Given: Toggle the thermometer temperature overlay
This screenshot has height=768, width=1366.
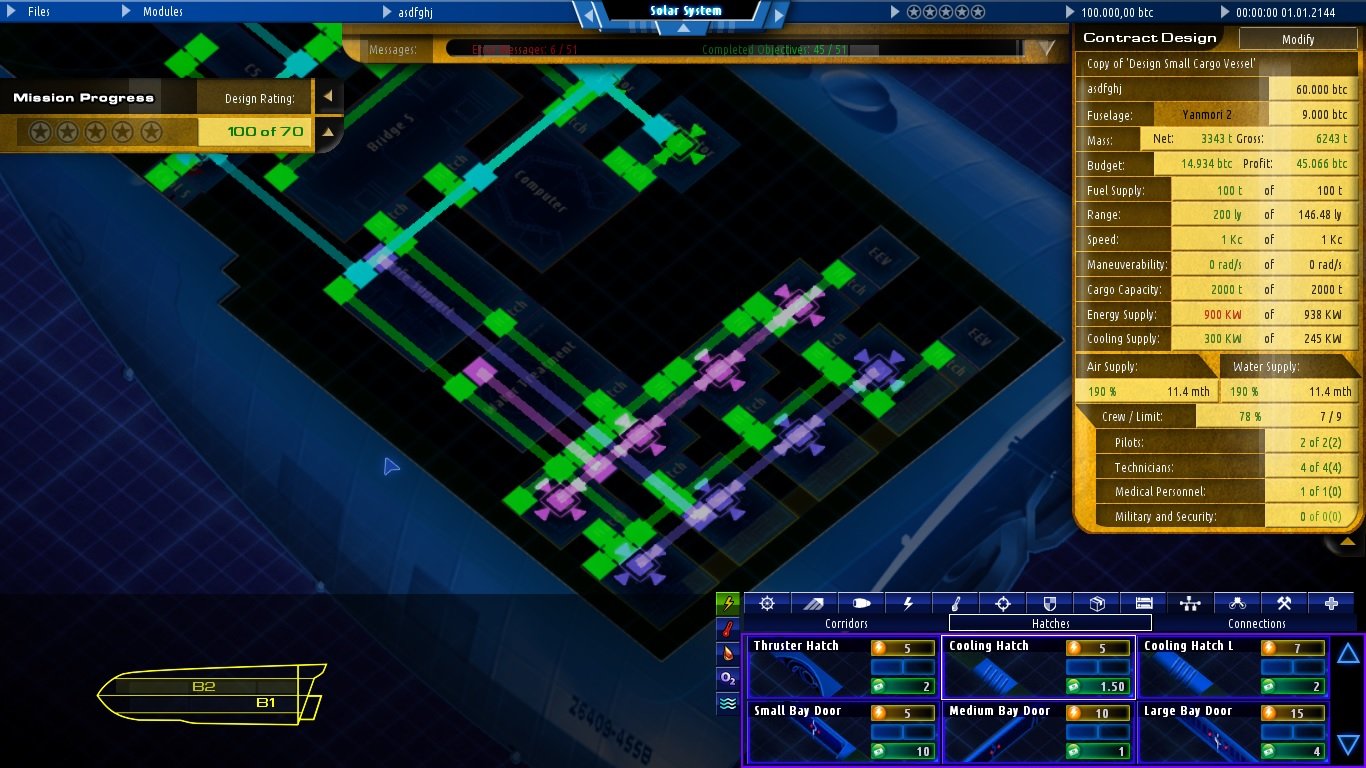Looking at the screenshot, I should click(728, 630).
